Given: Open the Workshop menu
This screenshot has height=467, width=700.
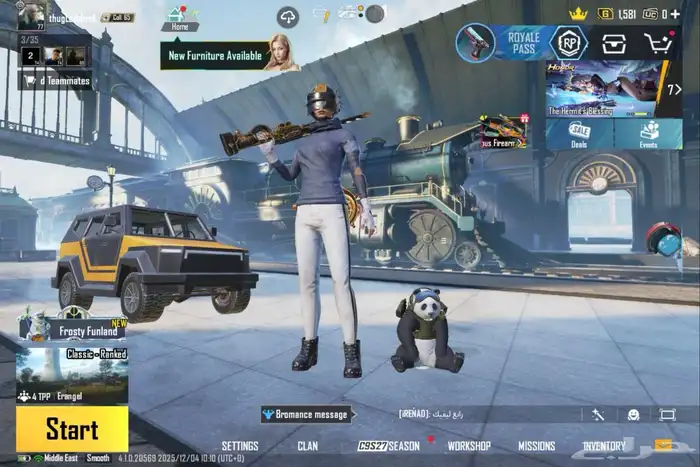Looking at the screenshot, I should (x=468, y=446).
